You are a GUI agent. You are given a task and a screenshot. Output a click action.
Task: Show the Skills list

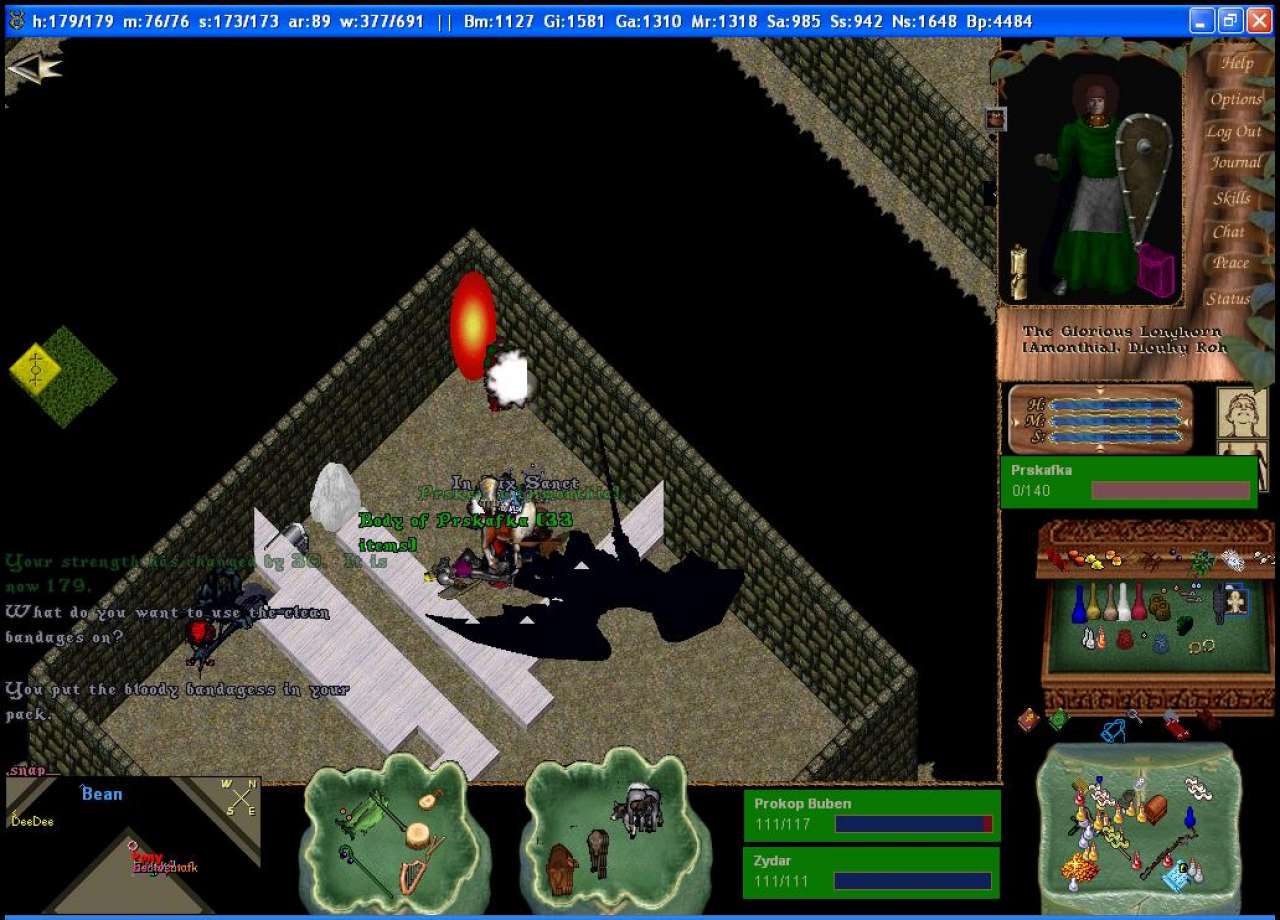point(1232,198)
